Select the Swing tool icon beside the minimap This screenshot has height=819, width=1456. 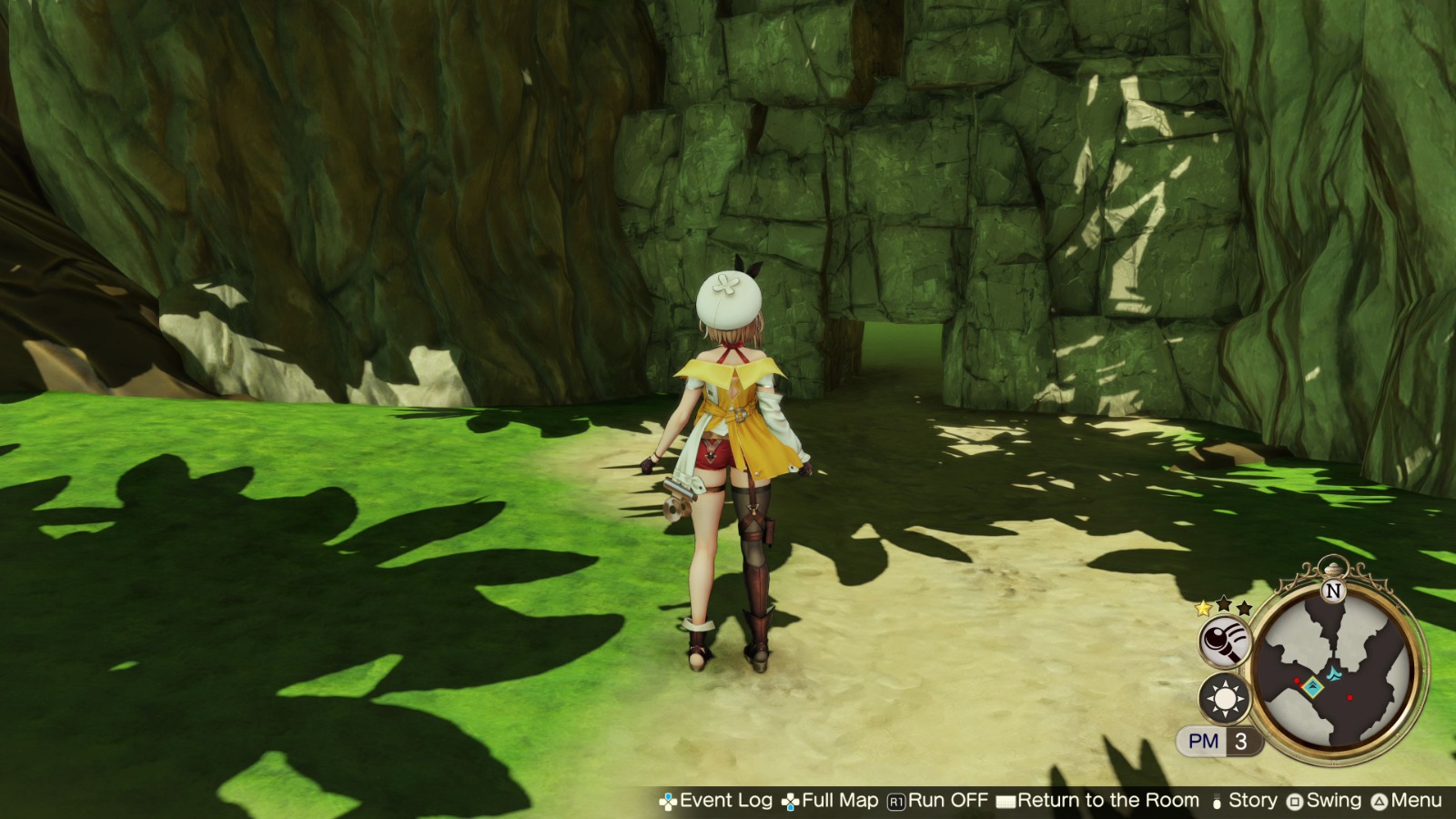pos(1225,641)
